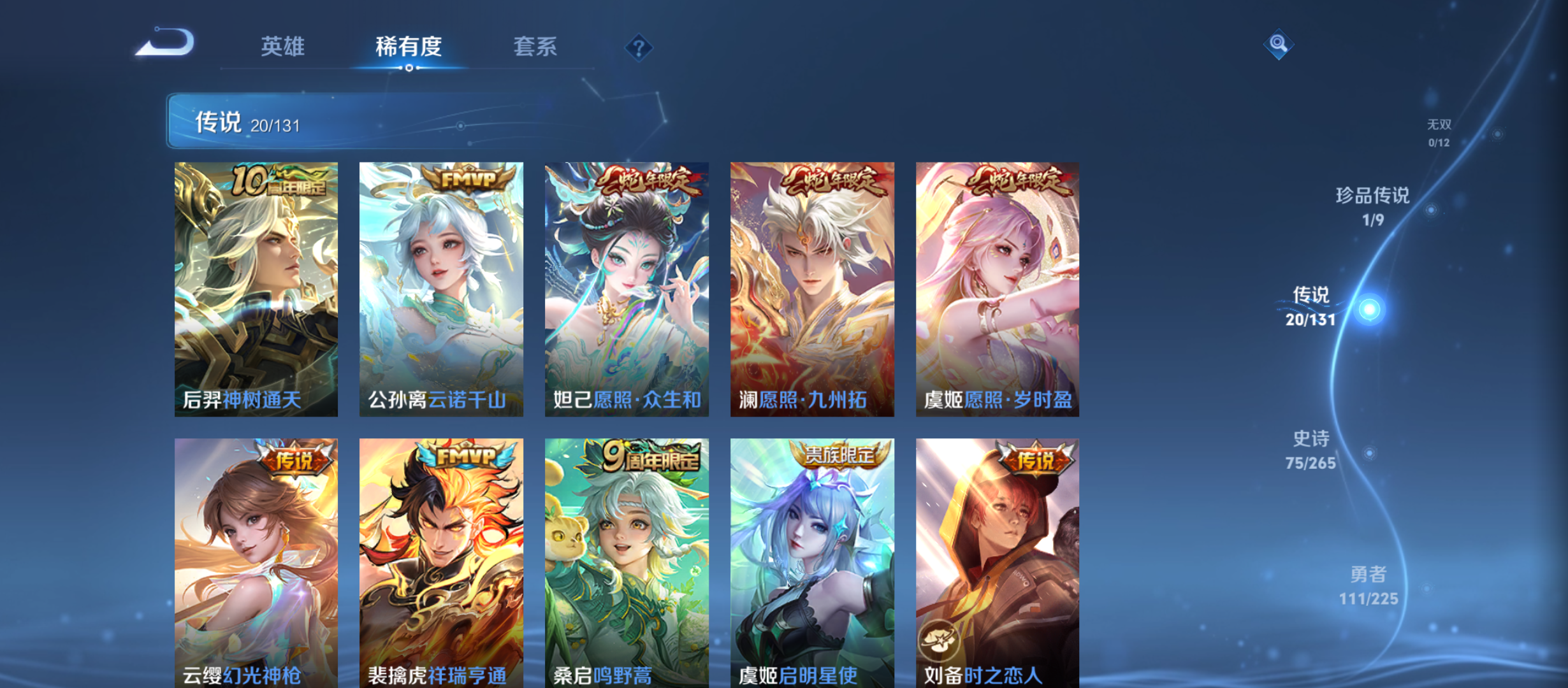Open the search magnifier icon
This screenshot has height=688, width=1568.
point(1278,45)
